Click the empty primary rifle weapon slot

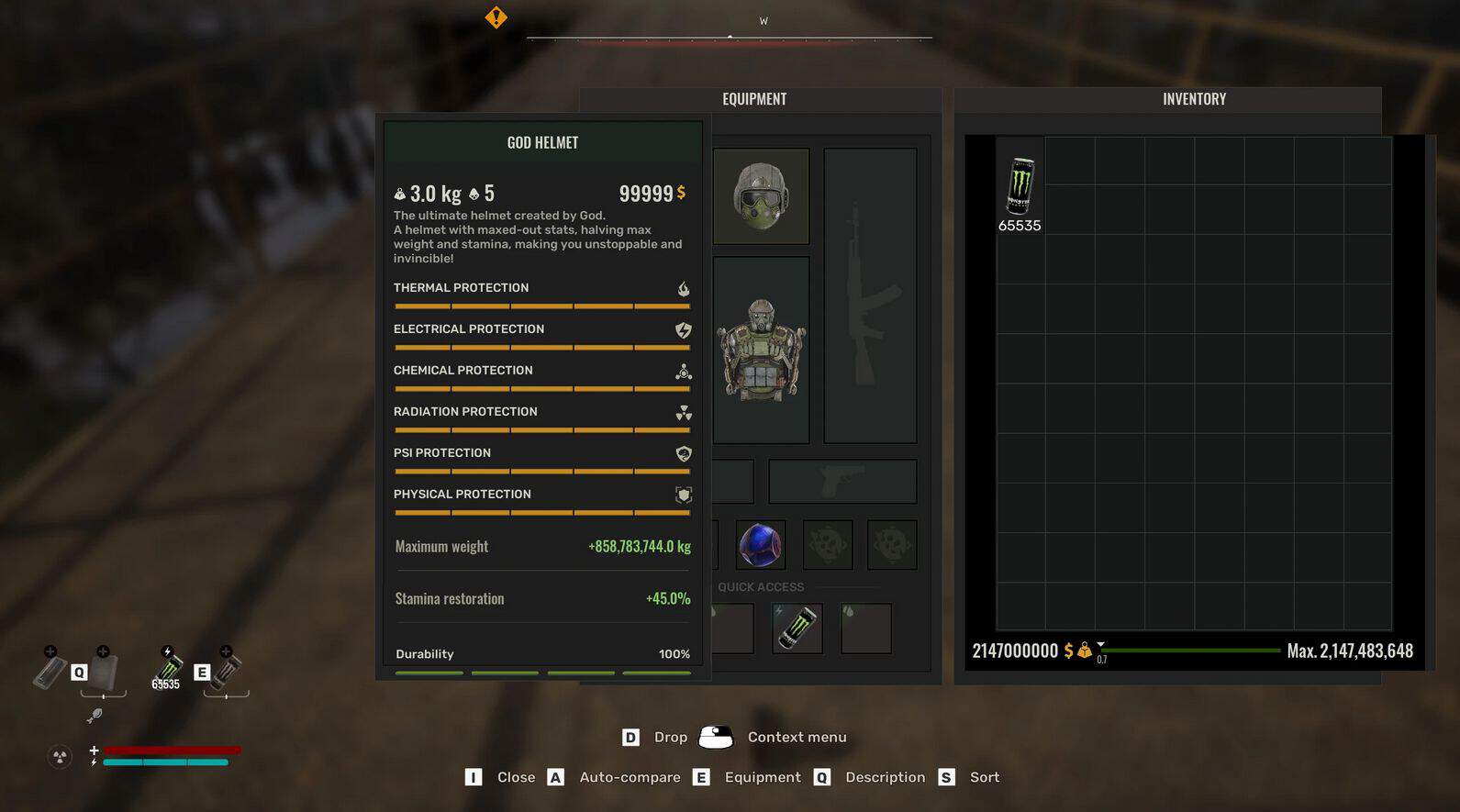point(870,295)
